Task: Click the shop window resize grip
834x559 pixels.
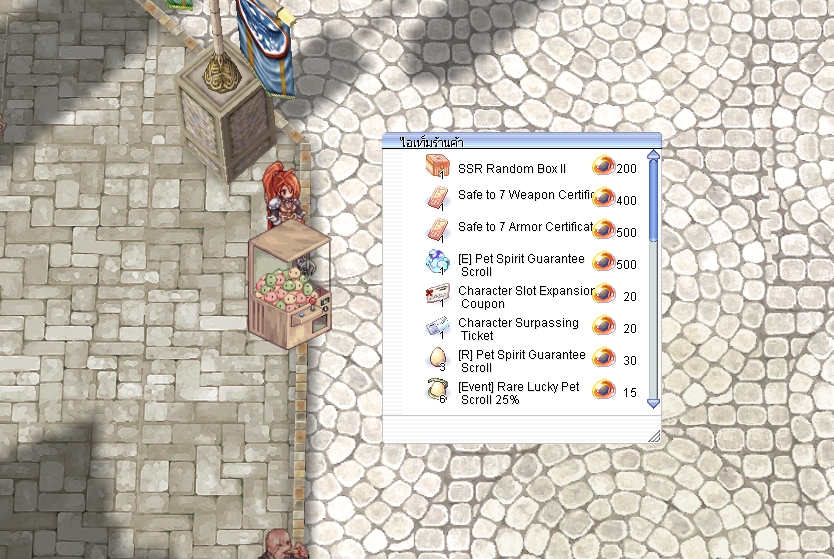Action: tap(654, 435)
